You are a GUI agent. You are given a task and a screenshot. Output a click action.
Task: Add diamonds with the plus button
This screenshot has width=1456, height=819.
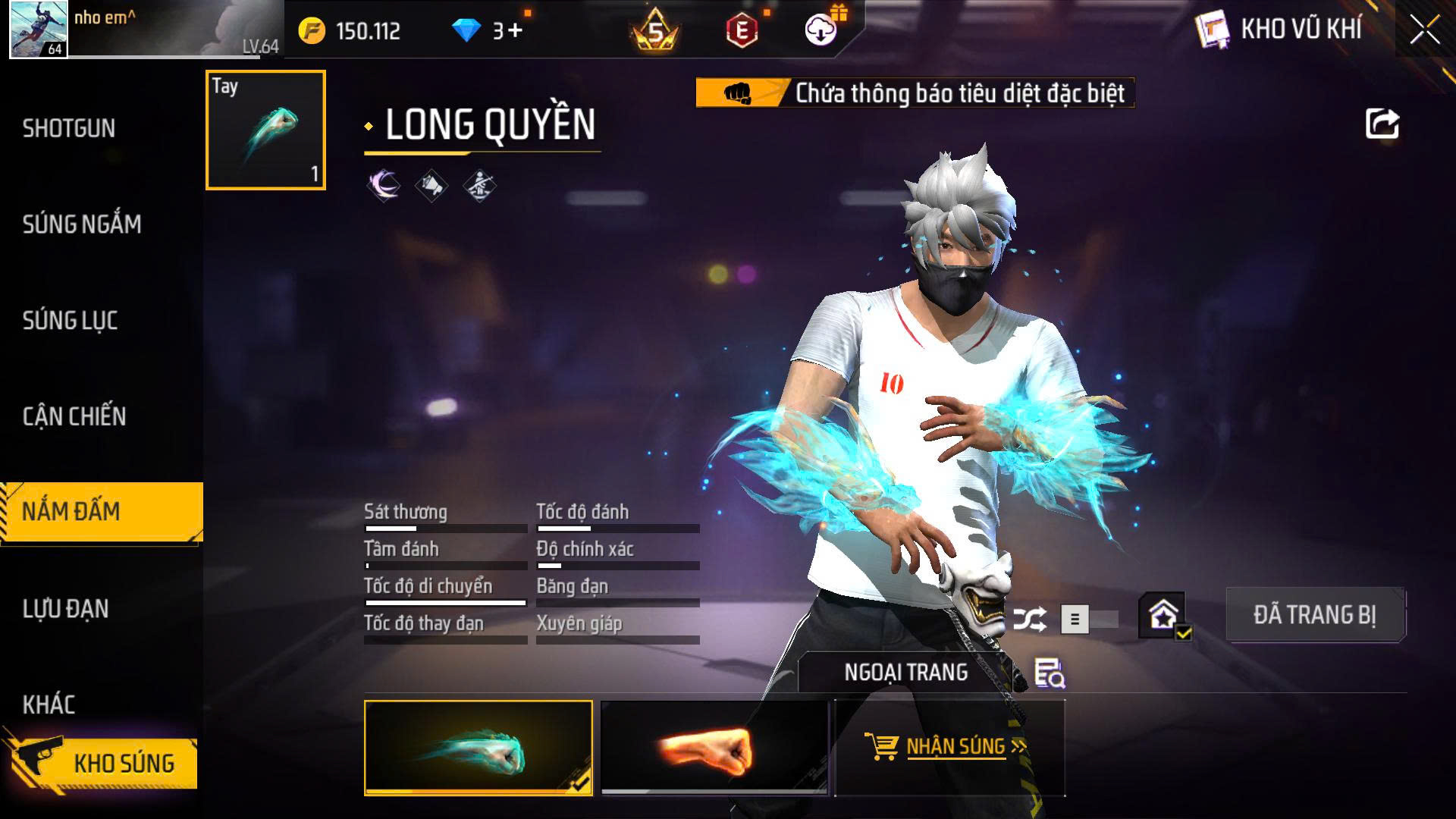coord(516,30)
